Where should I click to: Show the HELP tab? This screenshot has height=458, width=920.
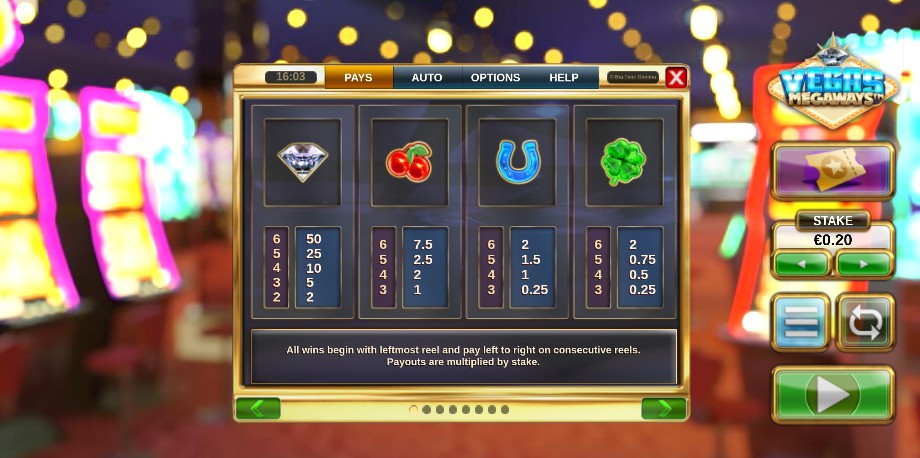click(563, 78)
